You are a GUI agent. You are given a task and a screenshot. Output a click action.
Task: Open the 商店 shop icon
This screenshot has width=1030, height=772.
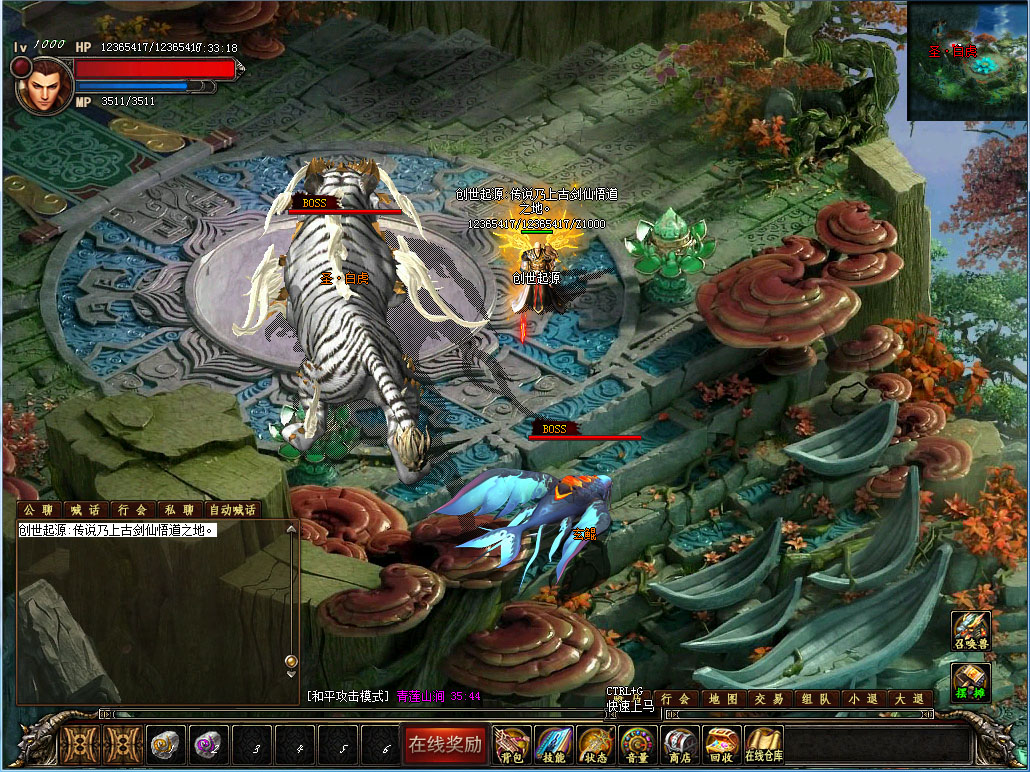click(x=680, y=744)
